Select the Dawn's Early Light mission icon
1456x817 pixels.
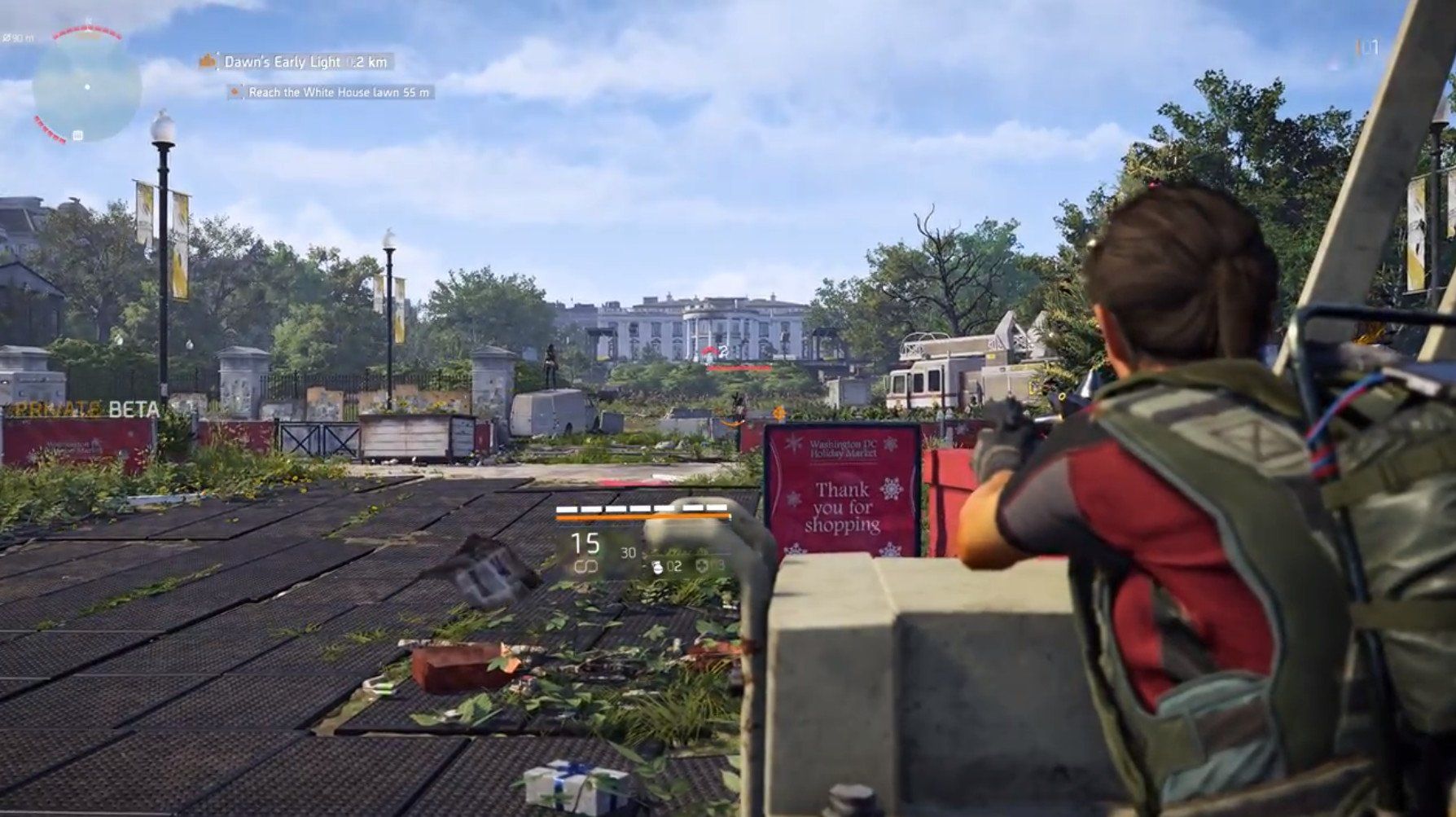point(208,62)
